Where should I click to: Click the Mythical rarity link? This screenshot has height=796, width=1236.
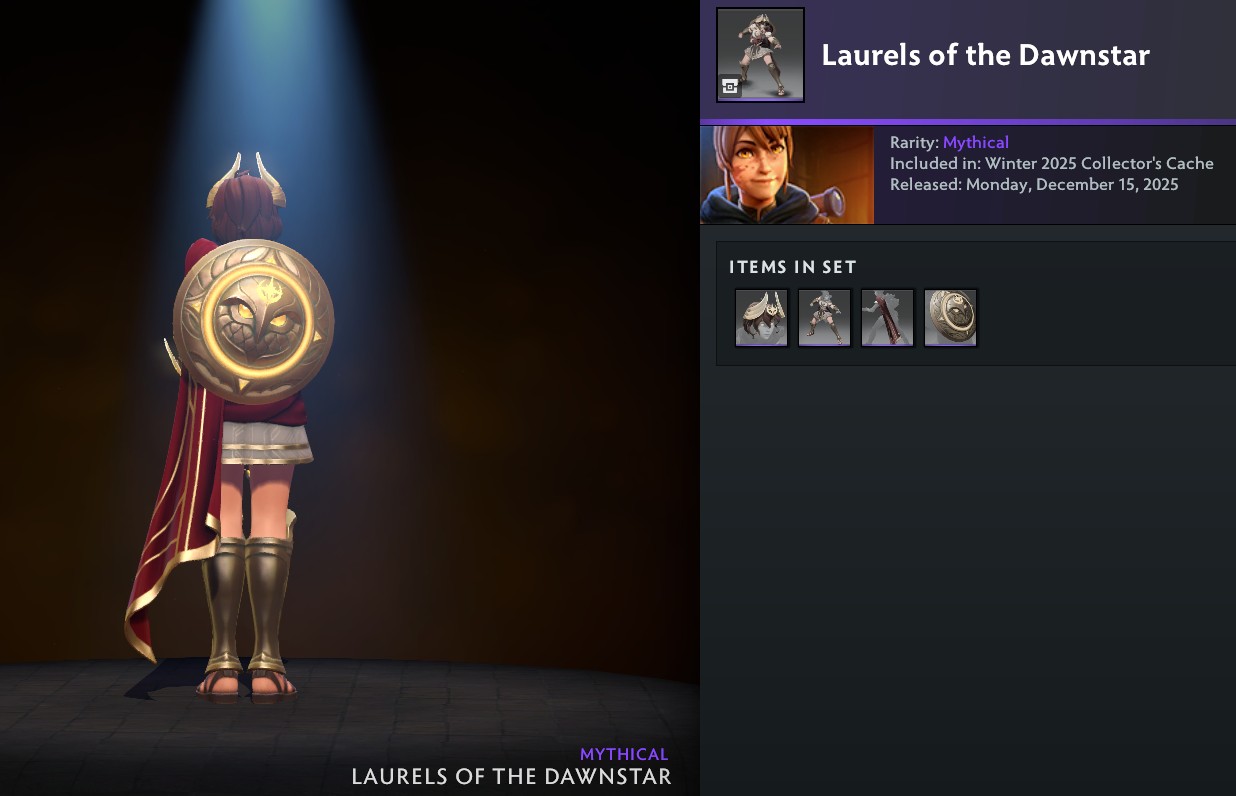pyautogui.click(x=975, y=142)
